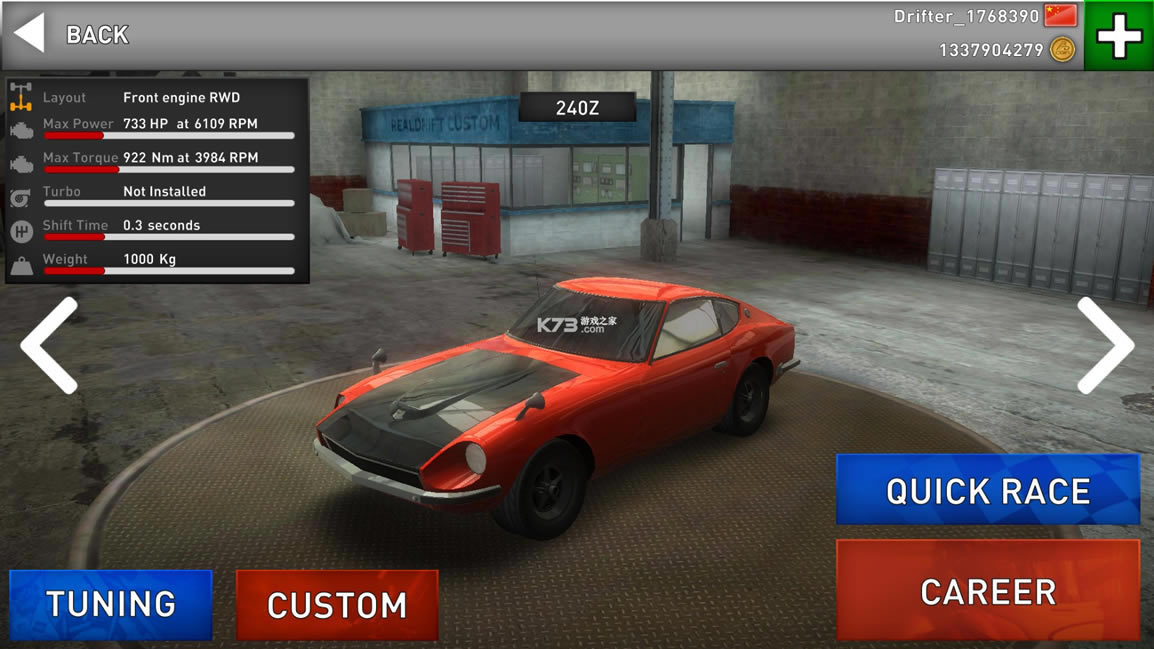Click the green plus to add coins
1154x649 pixels.
[1119, 36]
